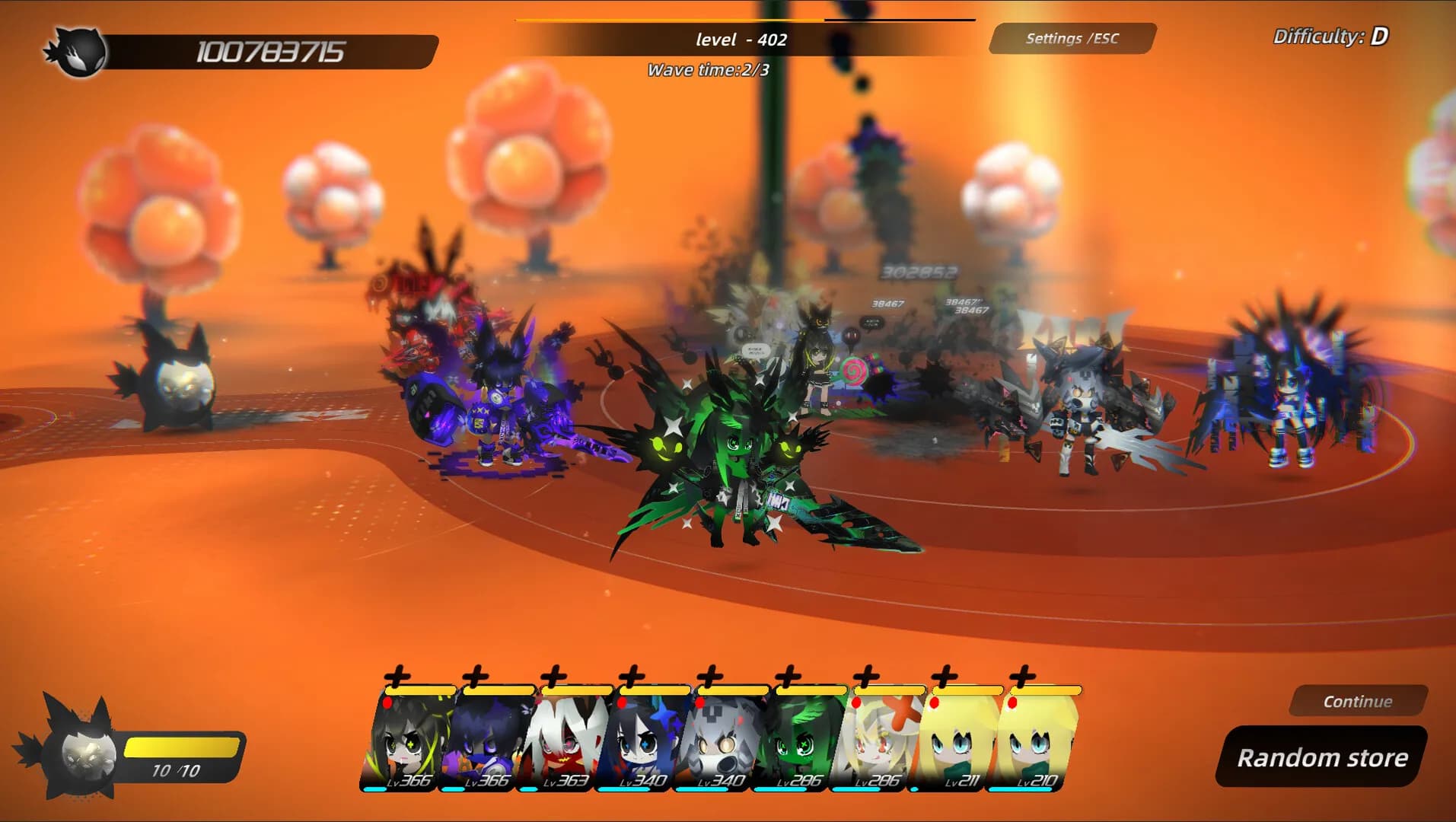Click the spiky cat icon beside the currency
Screen dimensions: 1456x822
point(77,51)
